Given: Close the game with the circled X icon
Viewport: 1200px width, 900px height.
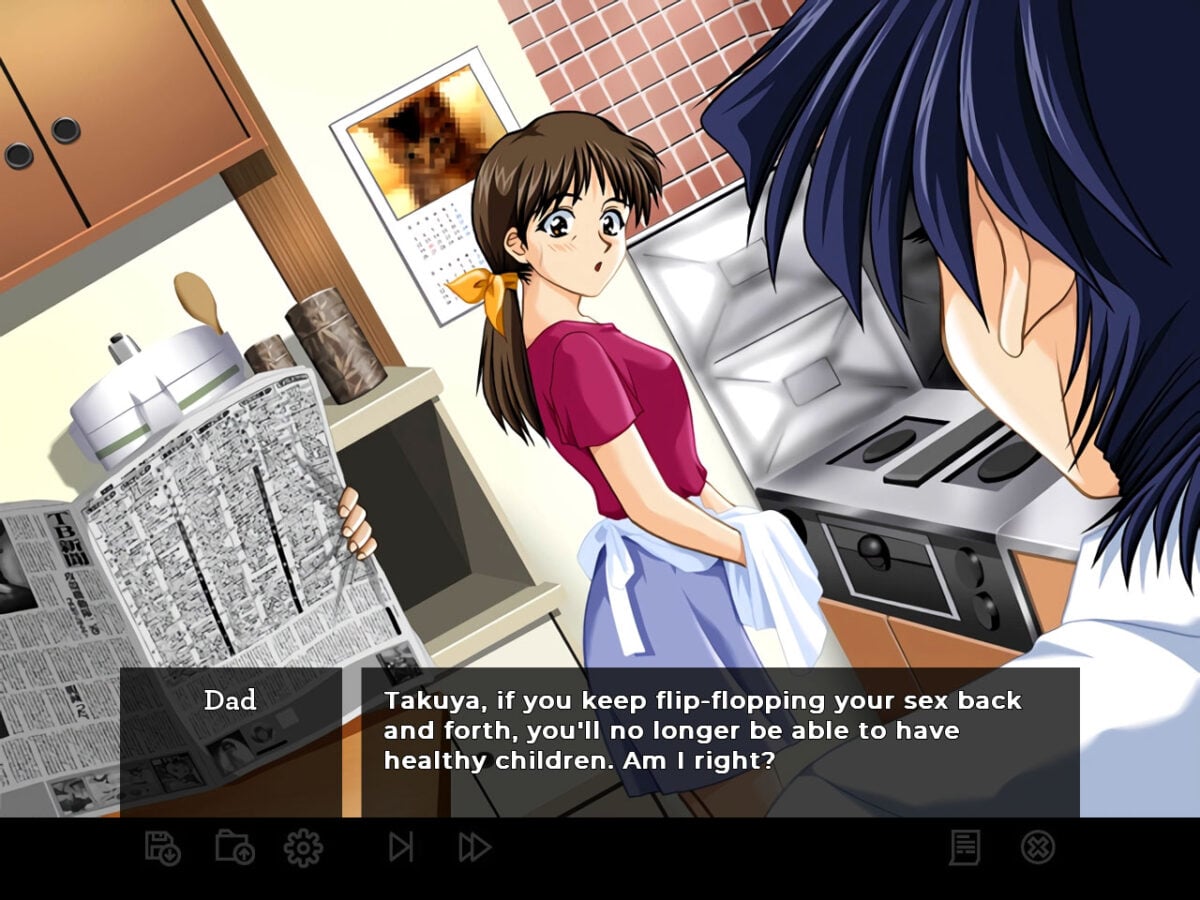Looking at the screenshot, I should 1038,848.
